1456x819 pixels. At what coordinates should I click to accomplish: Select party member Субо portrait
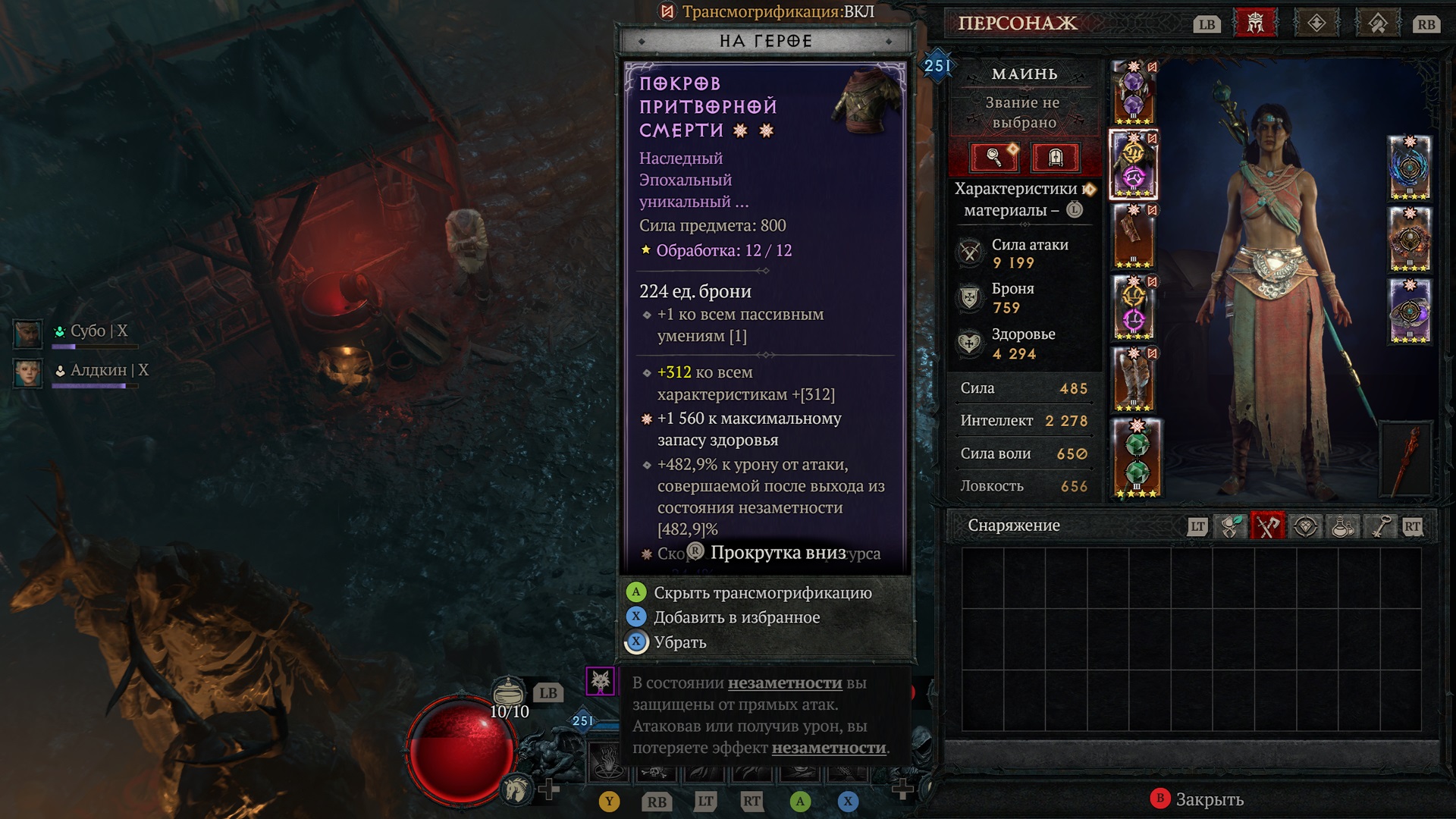point(28,333)
